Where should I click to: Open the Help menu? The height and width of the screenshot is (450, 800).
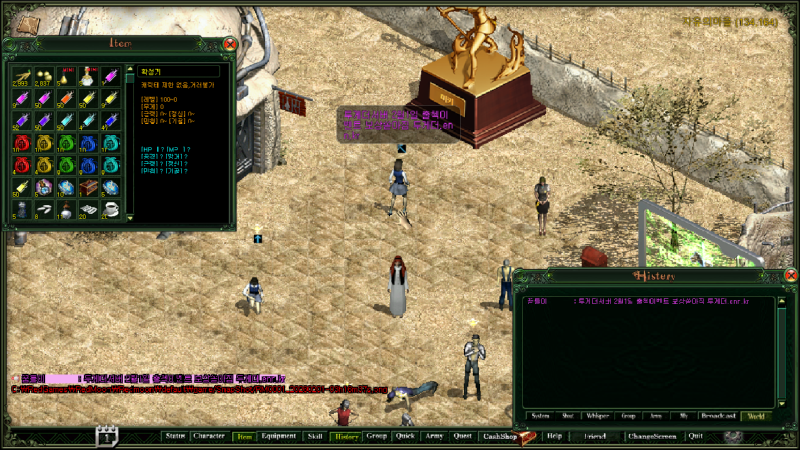coord(554,436)
